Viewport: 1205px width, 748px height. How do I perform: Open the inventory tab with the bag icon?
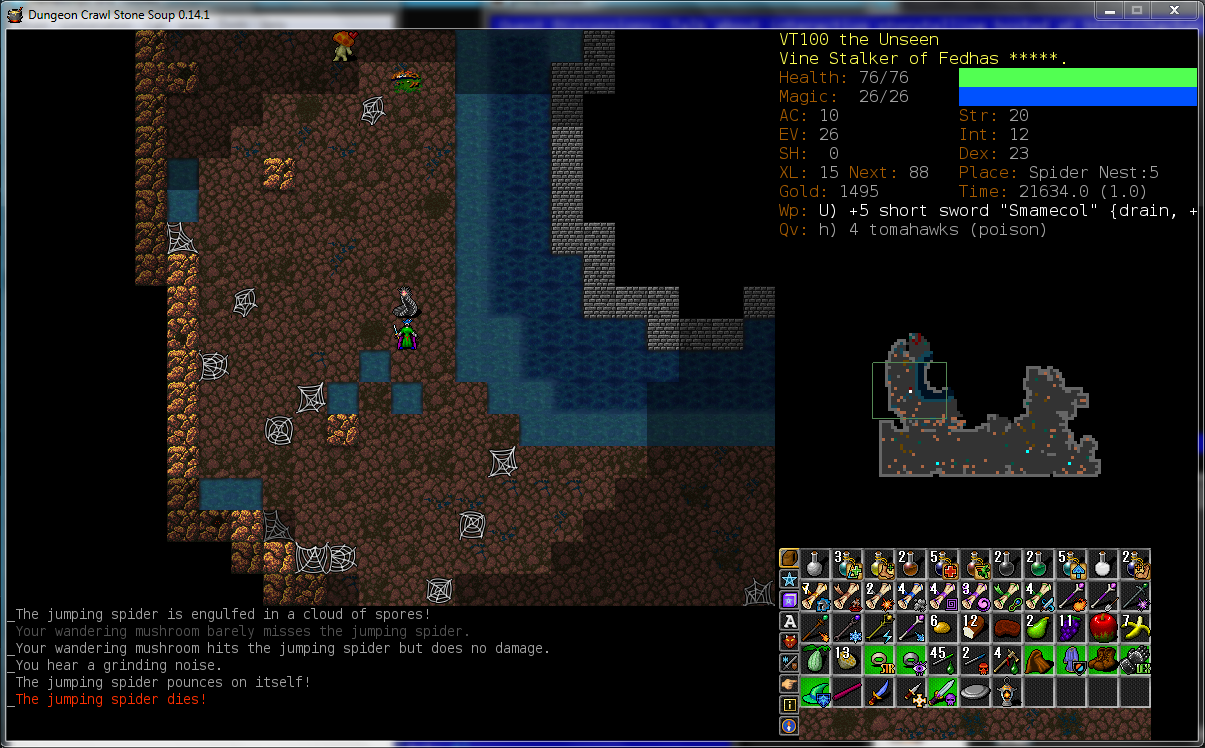[x=789, y=558]
